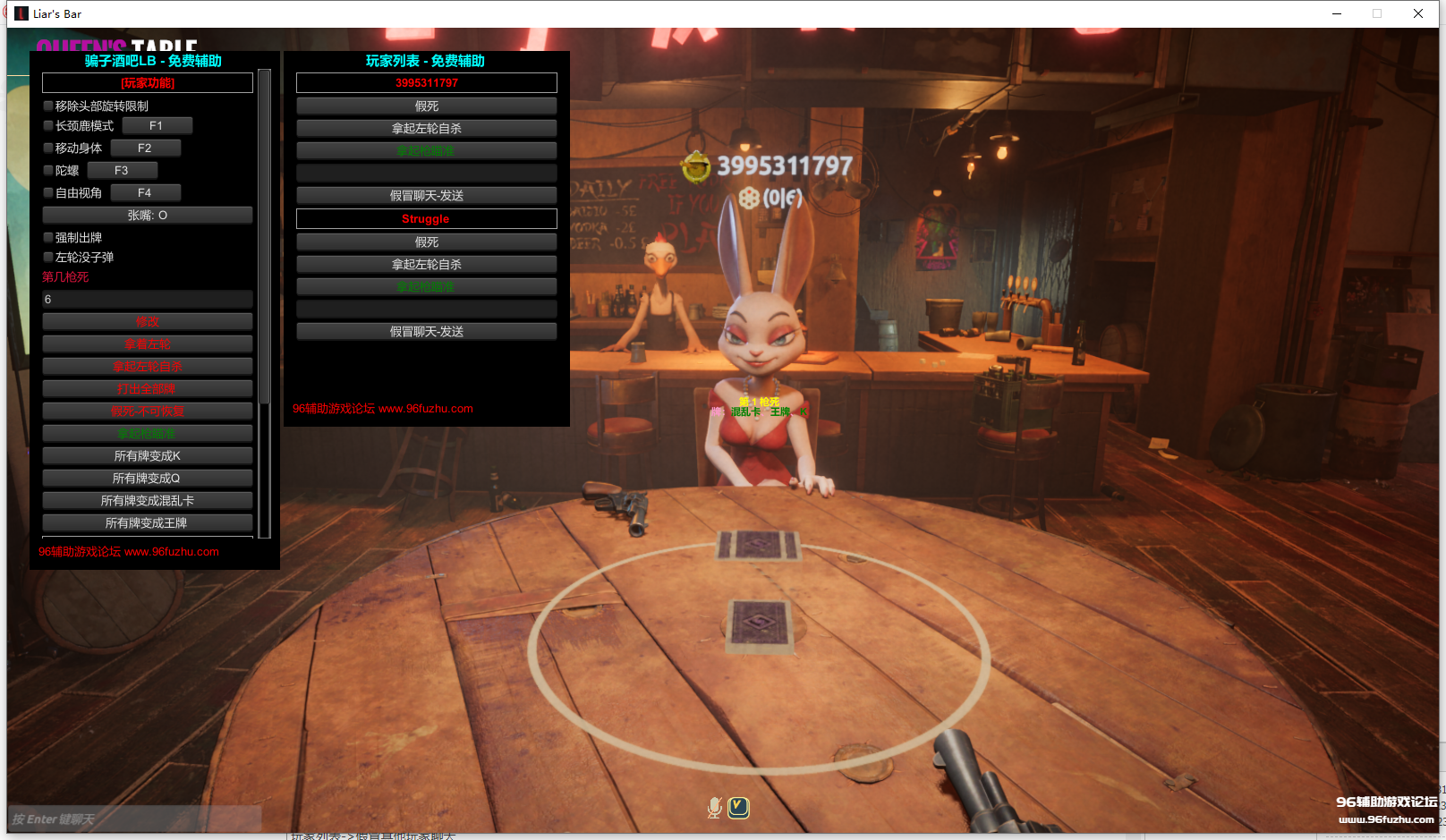This screenshot has height=840, width=1446.
Task: Click the red 修改 button
Action: tap(148, 322)
